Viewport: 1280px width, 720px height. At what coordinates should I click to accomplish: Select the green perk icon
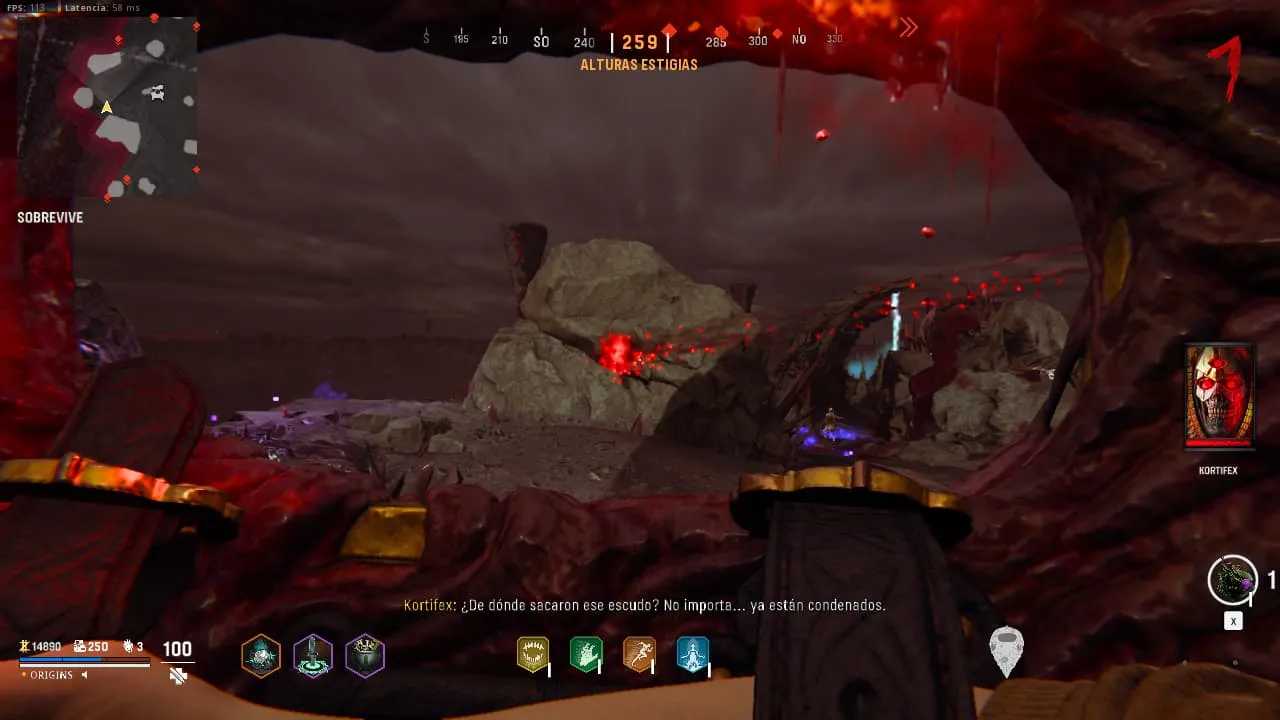click(x=586, y=654)
